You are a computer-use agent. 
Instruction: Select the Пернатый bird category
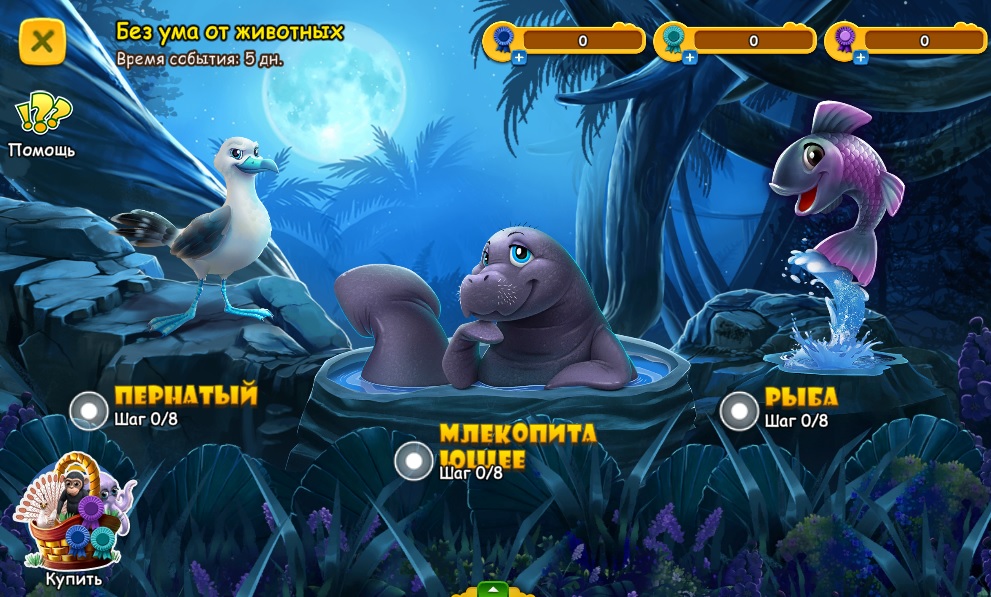[89, 410]
